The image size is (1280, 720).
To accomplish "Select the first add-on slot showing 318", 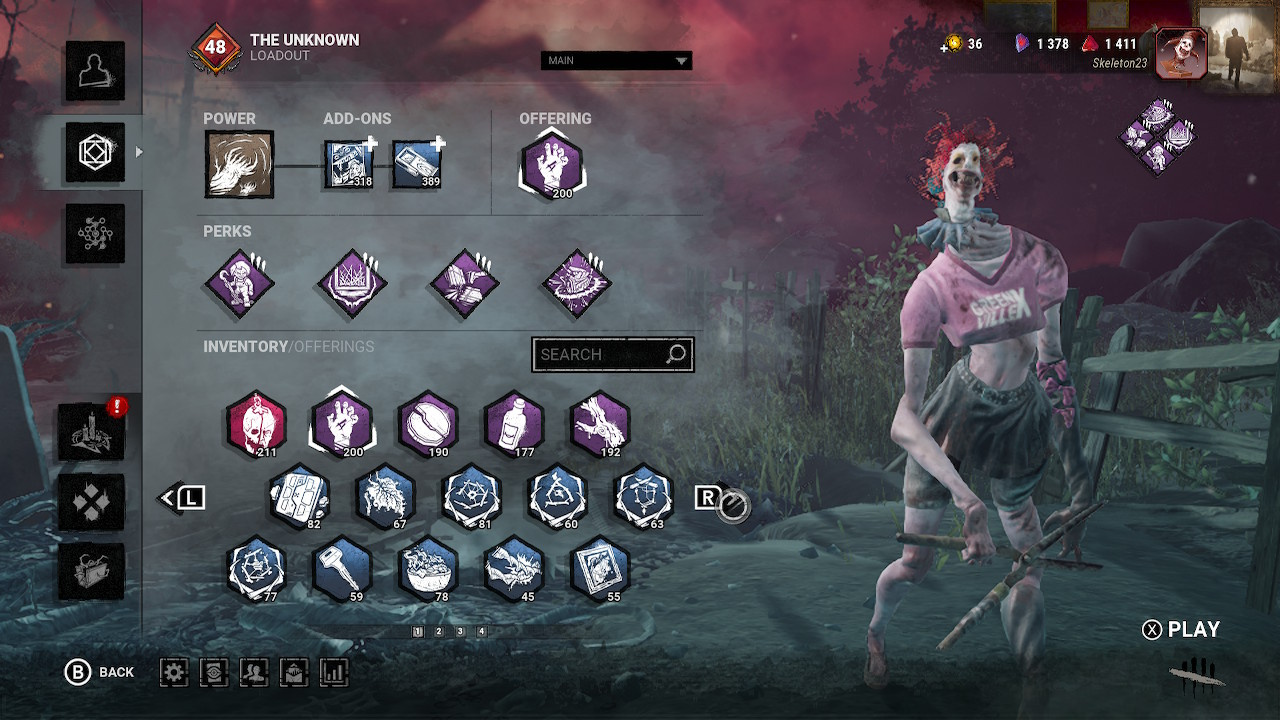I will [349, 164].
